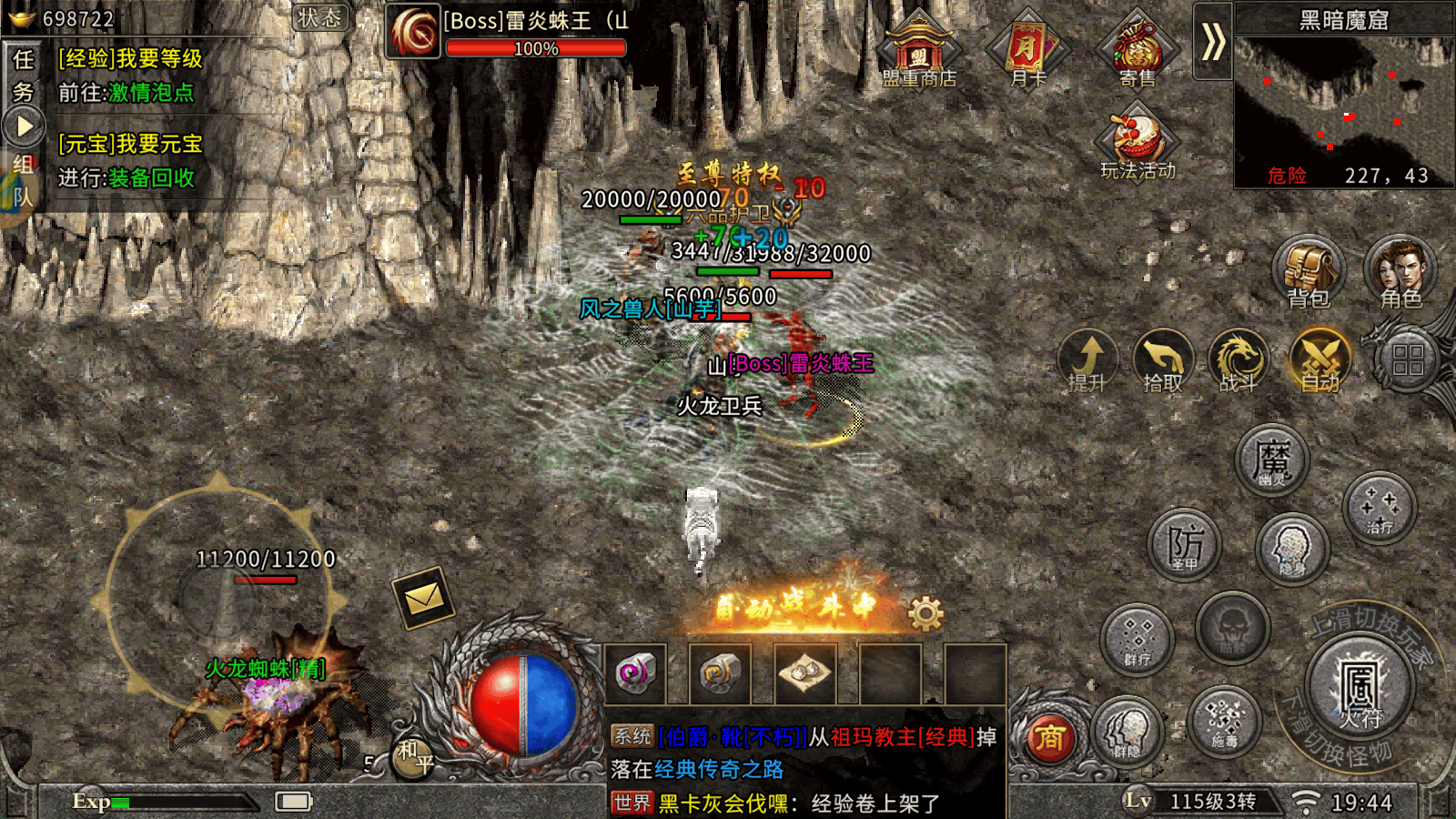Open auto-battle settings gear
The width and height of the screenshot is (1456, 819).
click(926, 614)
